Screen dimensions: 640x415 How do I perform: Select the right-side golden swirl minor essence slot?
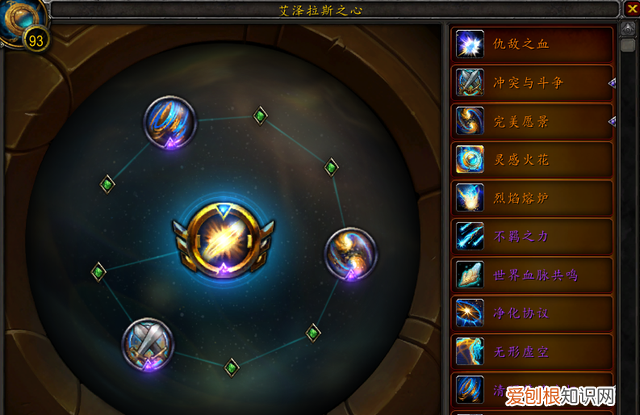coord(350,252)
